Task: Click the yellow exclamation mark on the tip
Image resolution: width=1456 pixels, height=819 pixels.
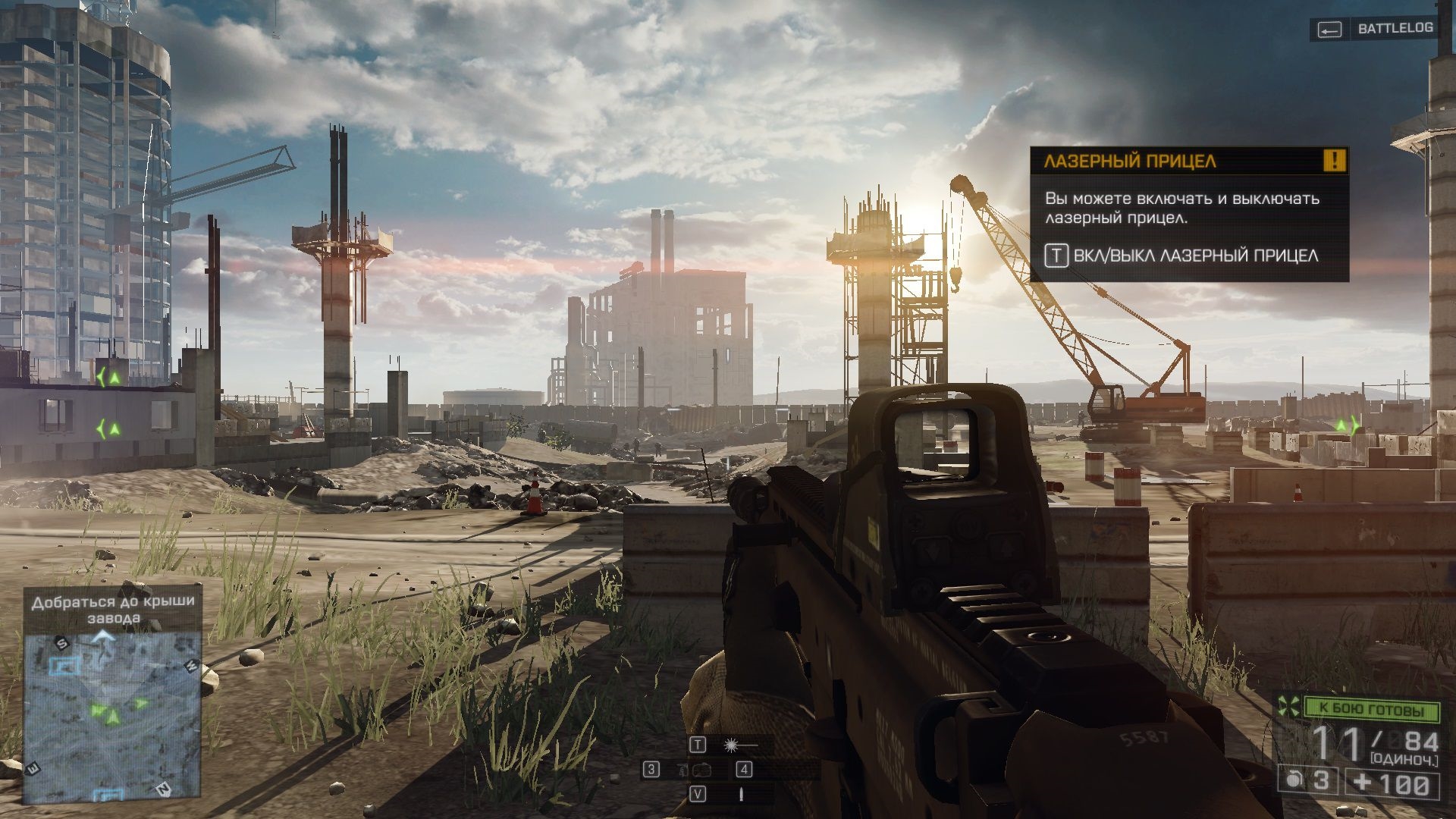Action: point(1334,160)
